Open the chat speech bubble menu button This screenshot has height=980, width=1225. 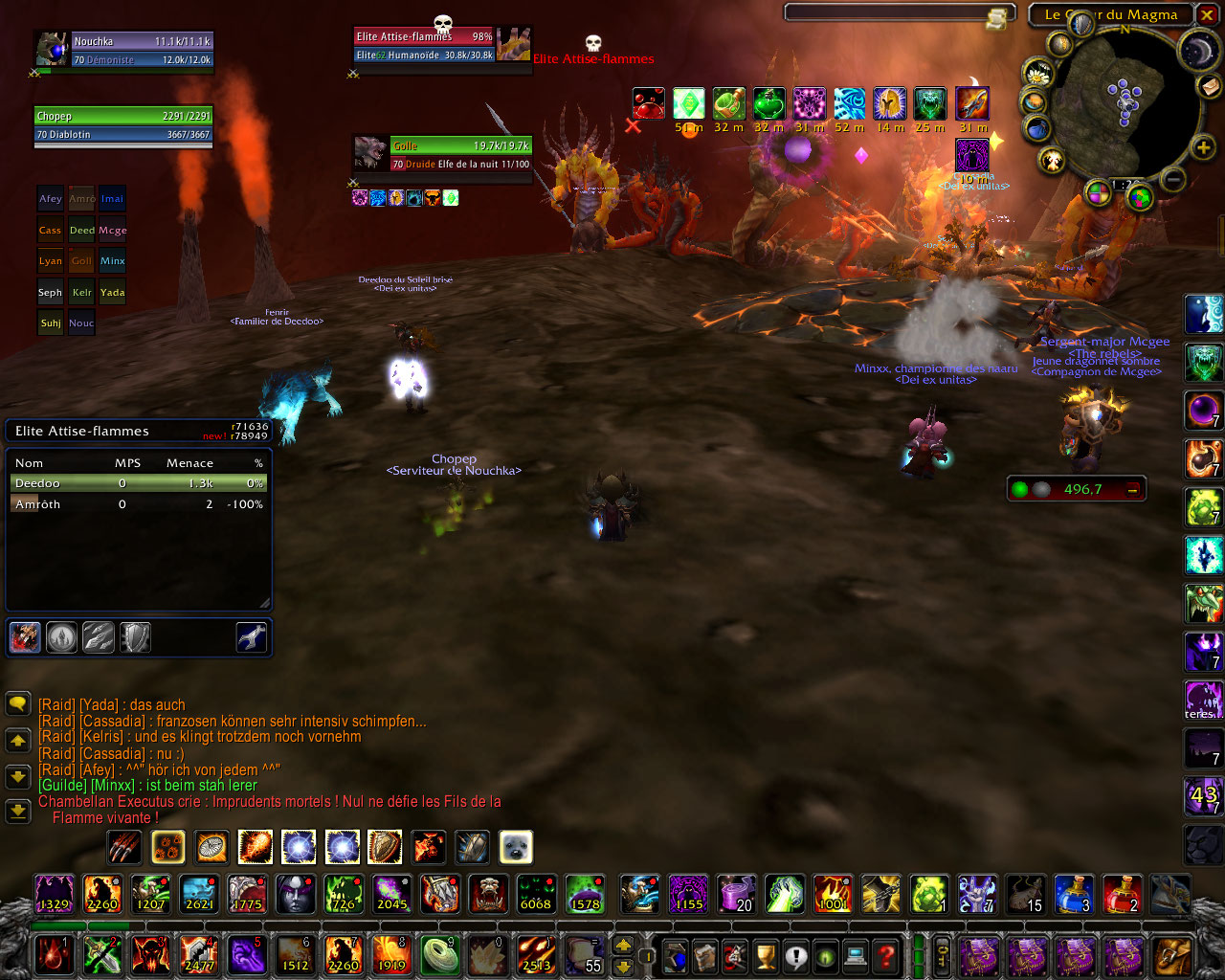tap(18, 704)
